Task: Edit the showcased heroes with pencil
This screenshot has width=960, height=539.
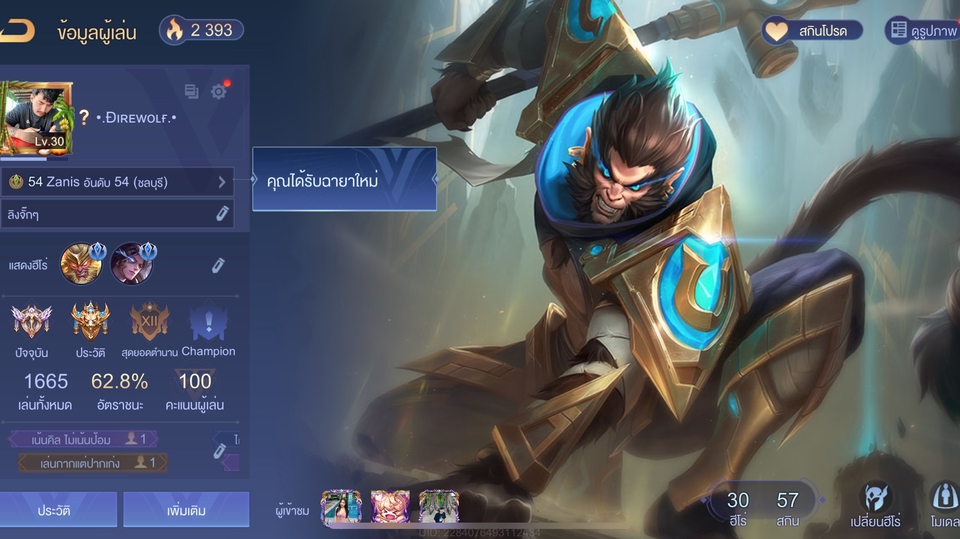Action: [217, 265]
